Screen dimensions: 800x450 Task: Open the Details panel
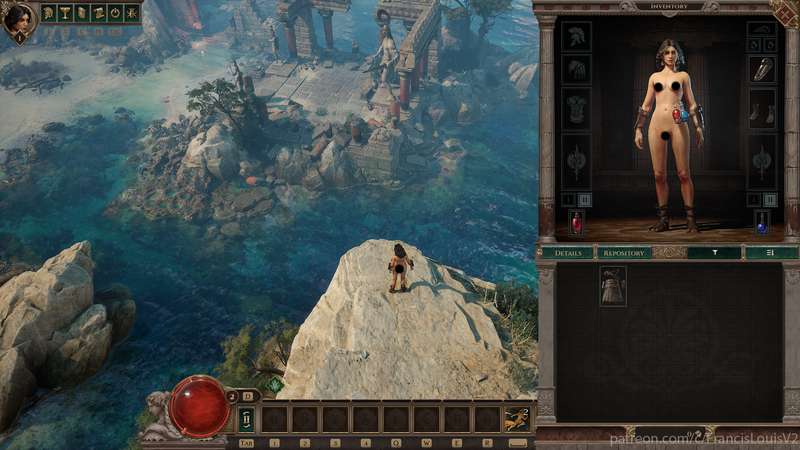tap(567, 253)
